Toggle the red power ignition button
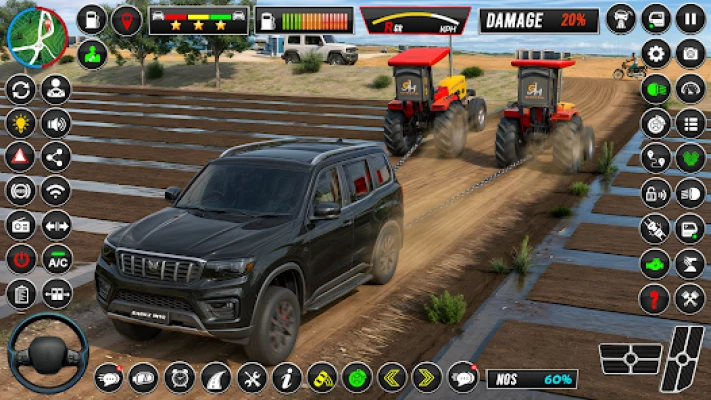Image resolution: width=711 pixels, height=400 pixels. pos(20,259)
